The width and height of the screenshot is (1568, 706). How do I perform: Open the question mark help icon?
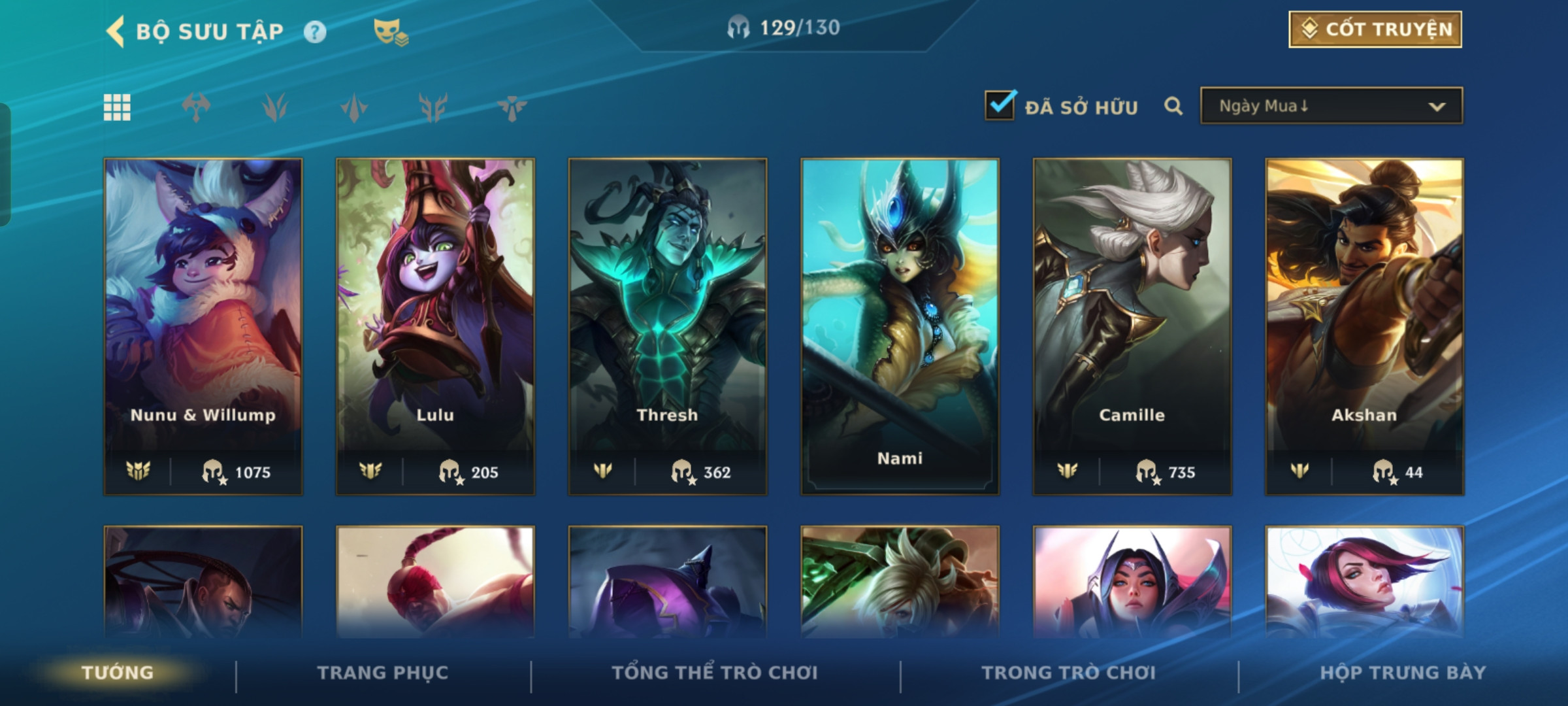tap(315, 32)
